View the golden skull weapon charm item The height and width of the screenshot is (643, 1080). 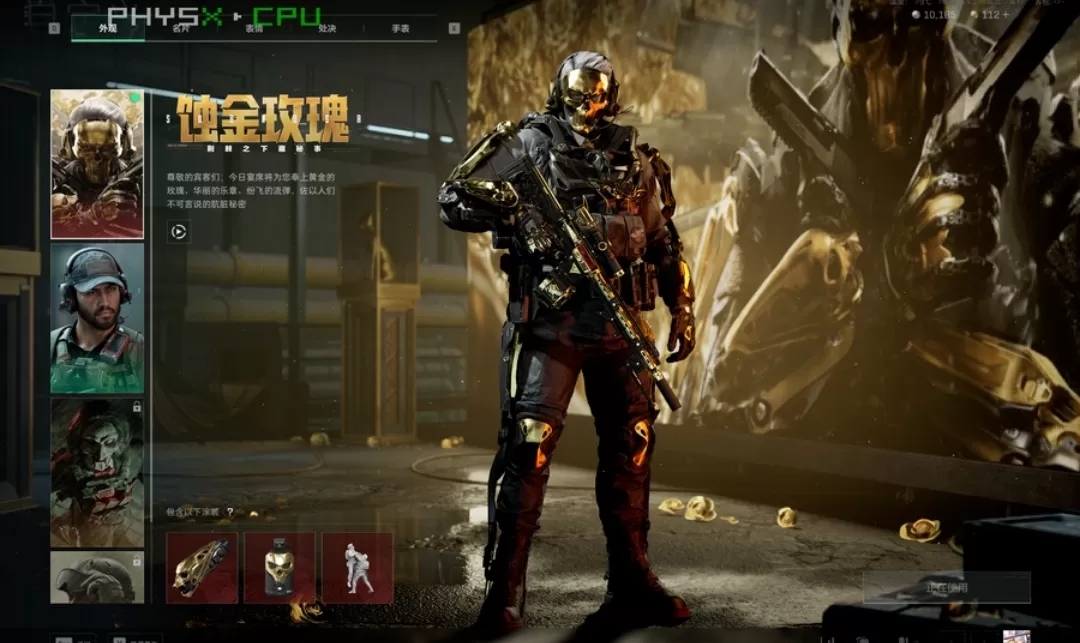pyautogui.click(x=202, y=568)
